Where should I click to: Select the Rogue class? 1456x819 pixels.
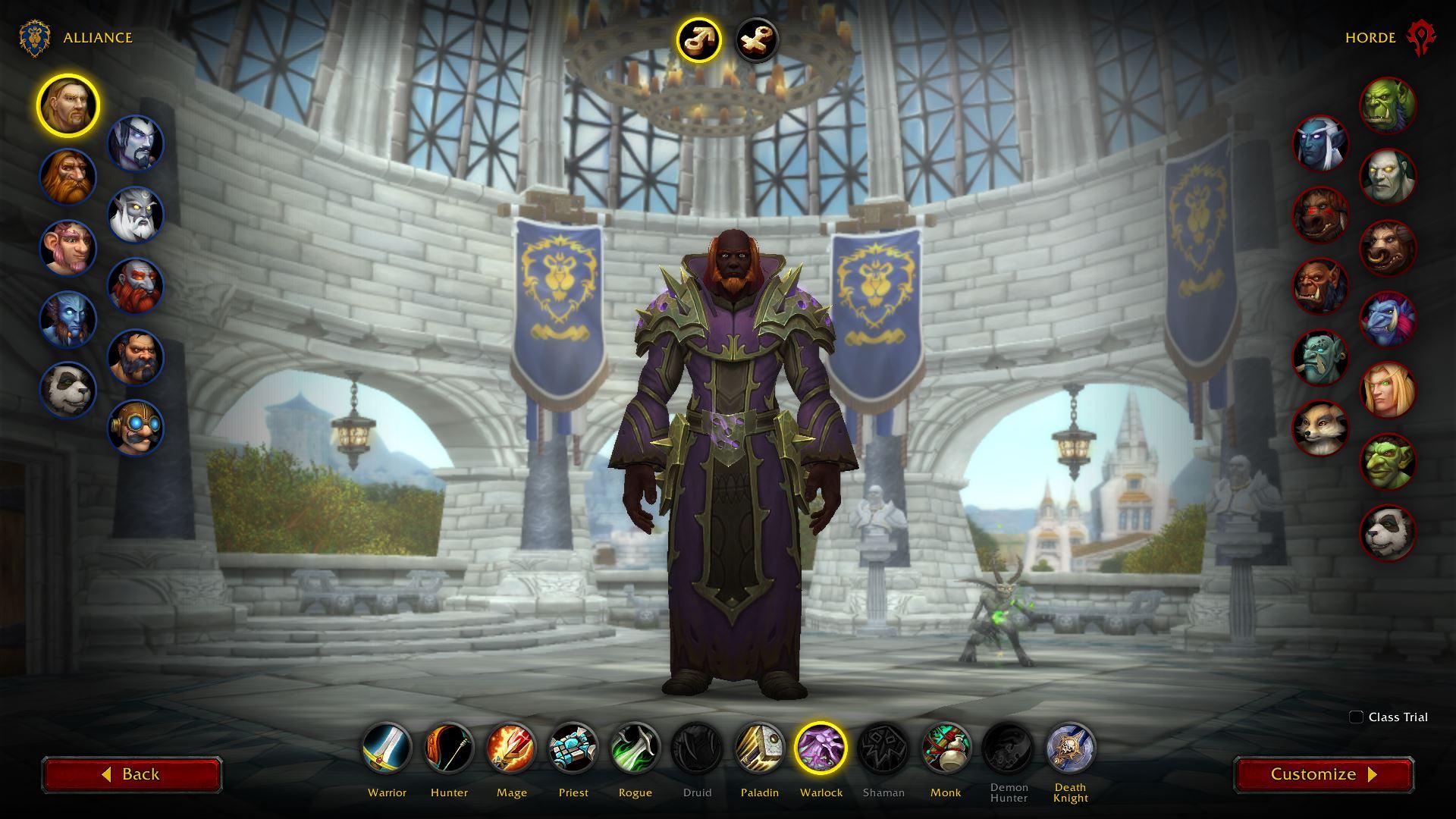(635, 748)
